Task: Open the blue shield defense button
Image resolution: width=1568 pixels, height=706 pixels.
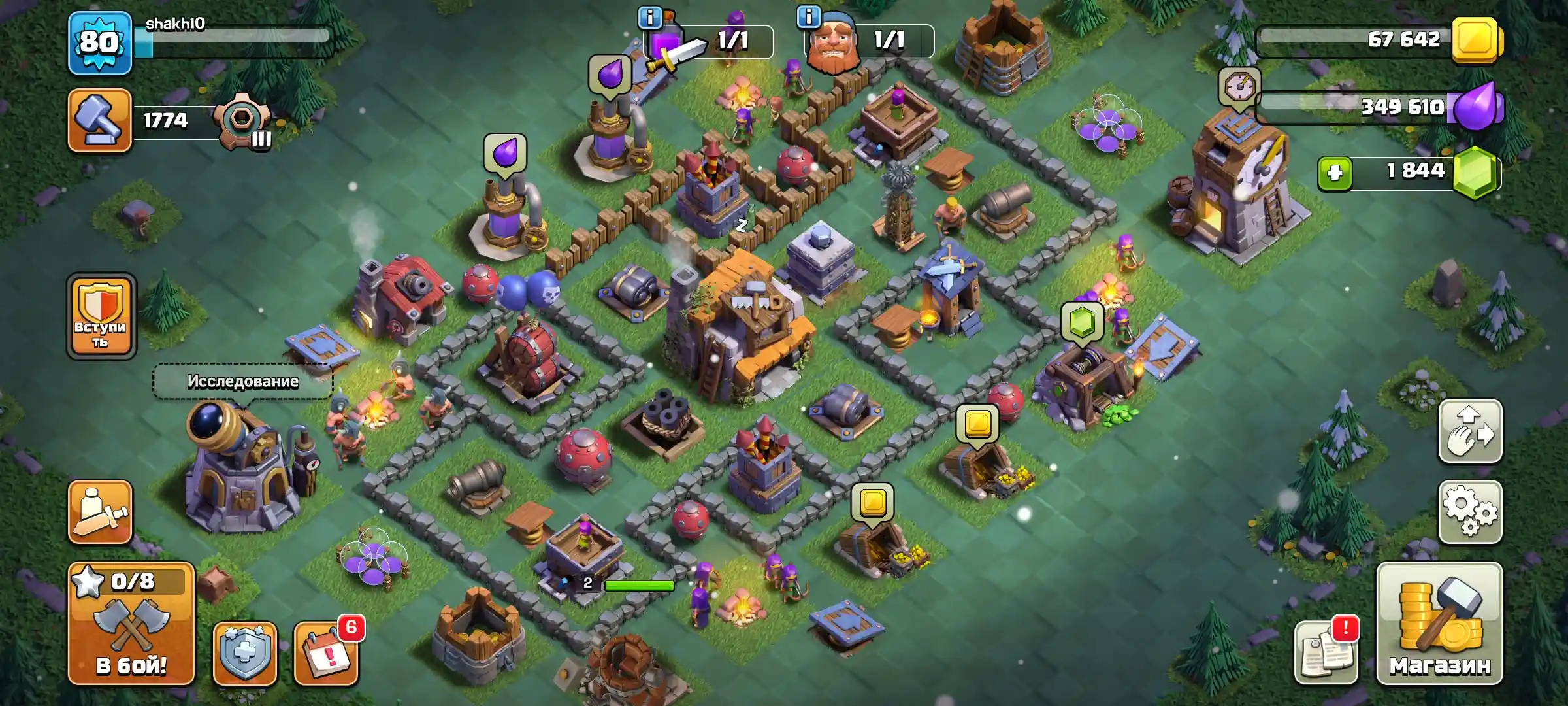Action: click(245, 652)
